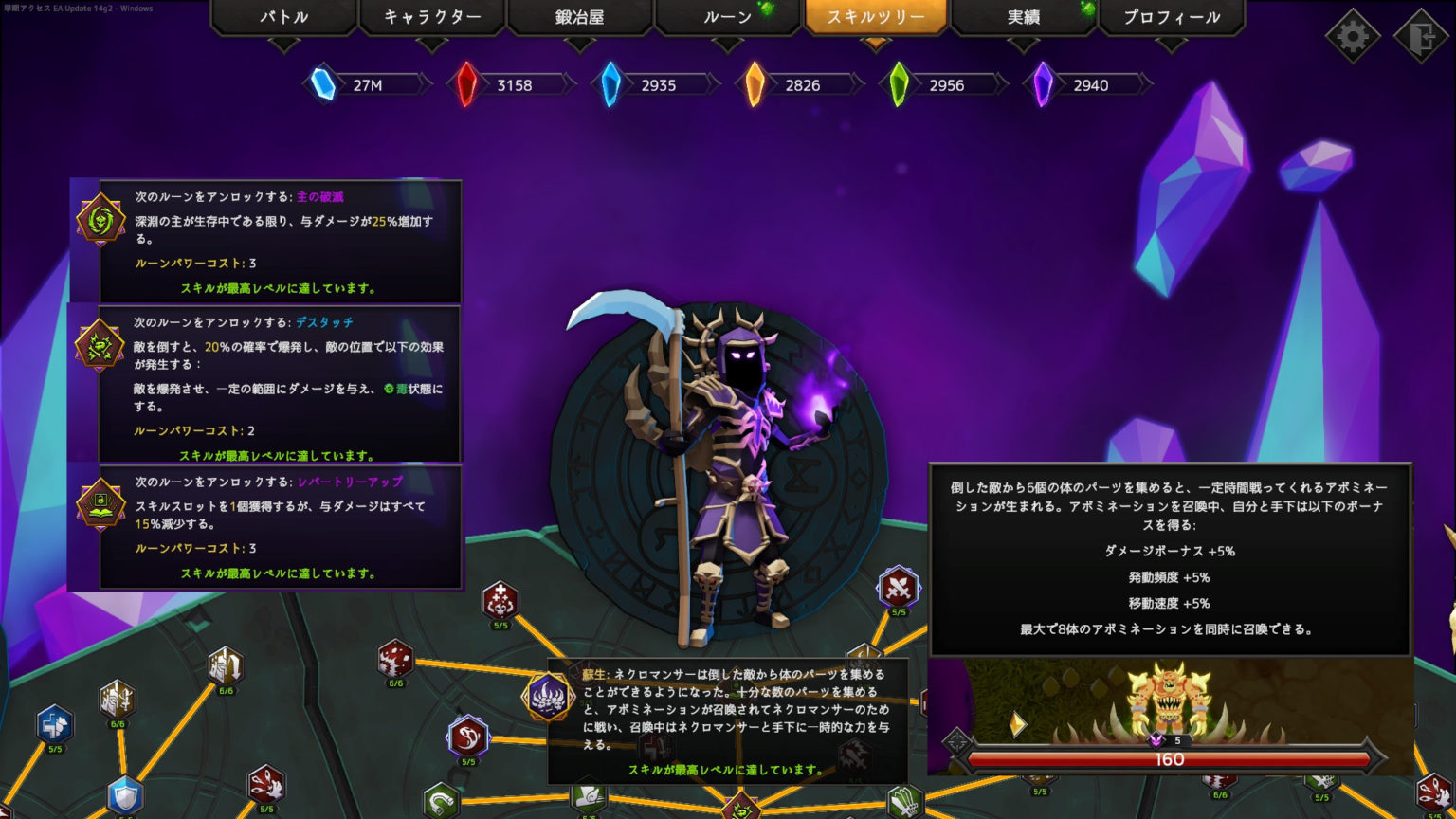Click the purple gem counter showing 2940
This screenshot has height=819, width=1456.
point(1081,84)
